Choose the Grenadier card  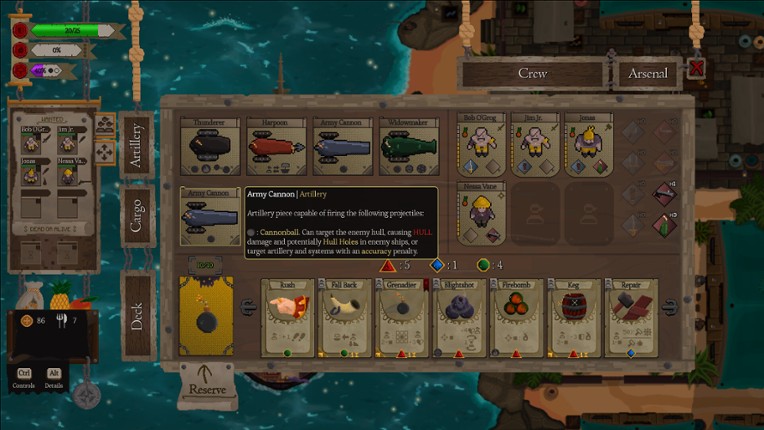(x=402, y=317)
